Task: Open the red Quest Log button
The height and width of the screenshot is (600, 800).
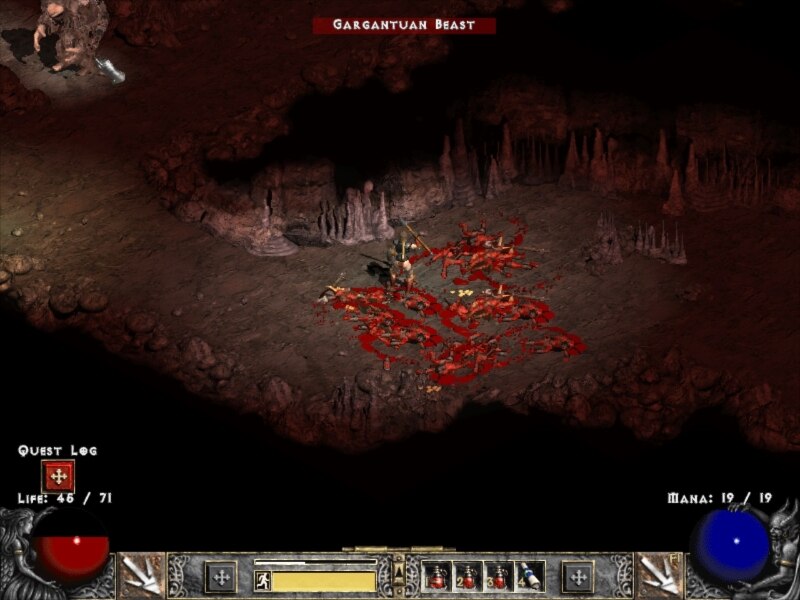Action: 58,475
